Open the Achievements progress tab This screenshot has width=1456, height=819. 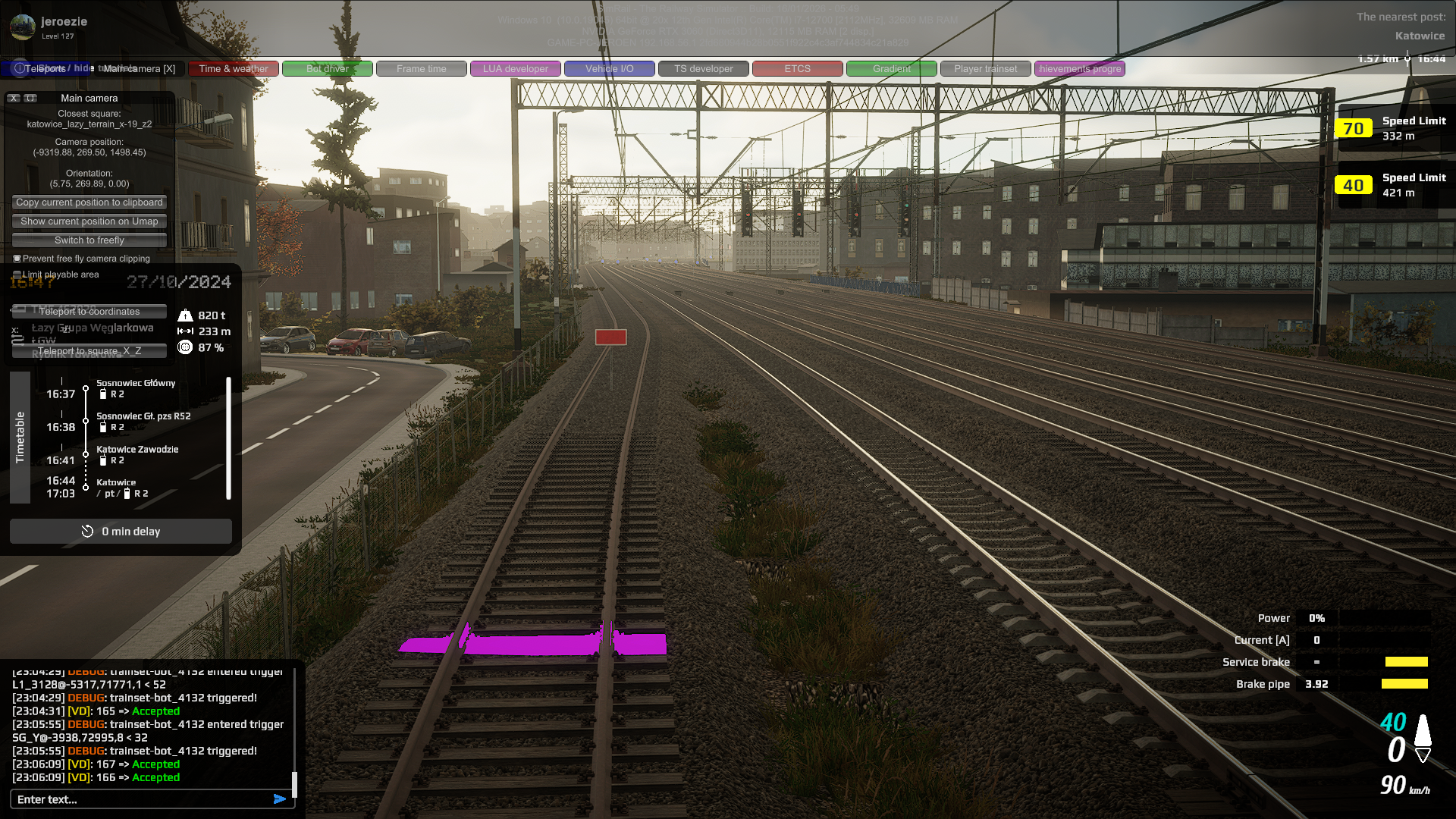[1080, 69]
